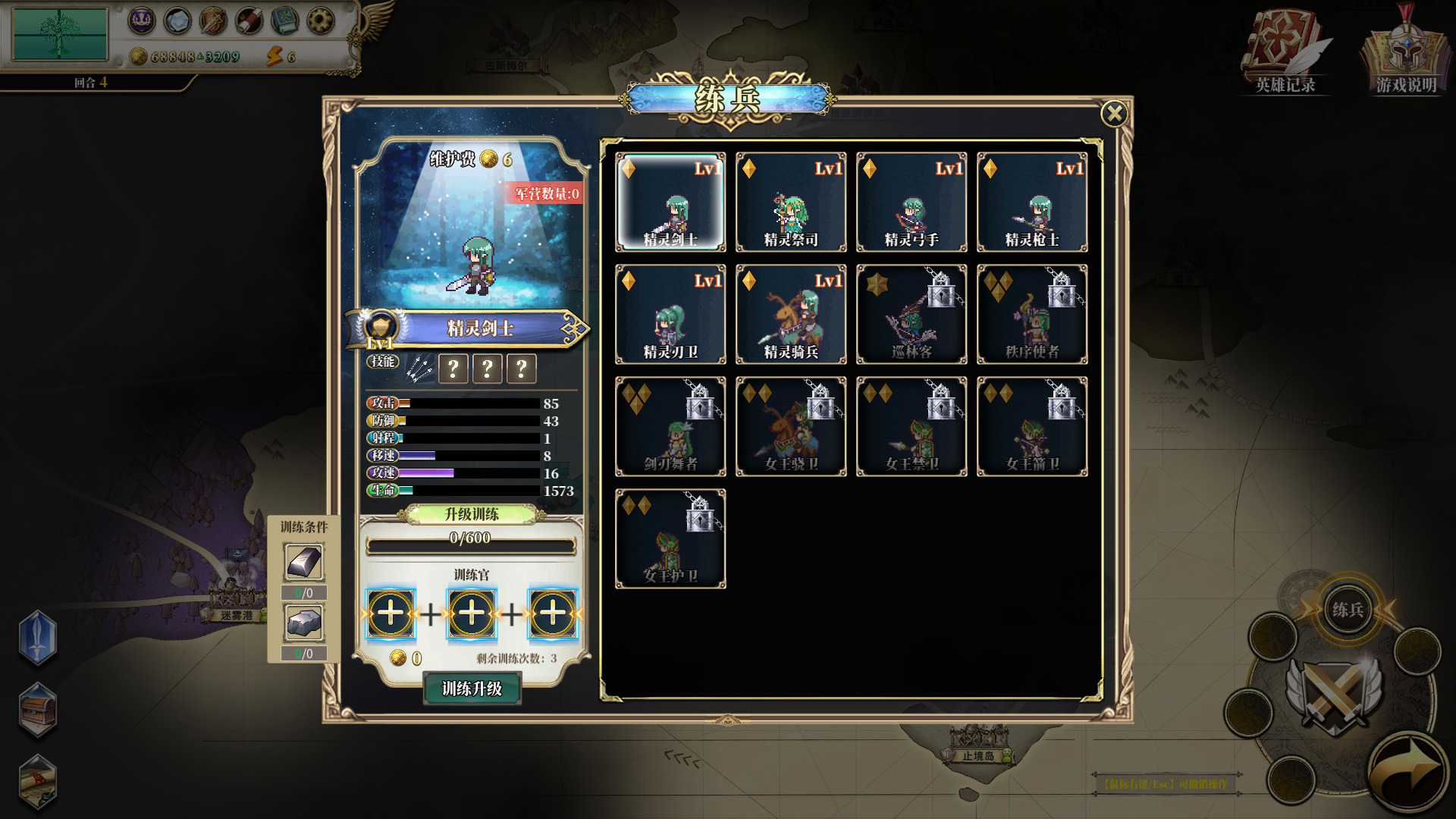Select the locked 女王护卫 unit
This screenshot has width=1456, height=819.
coord(670,539)
